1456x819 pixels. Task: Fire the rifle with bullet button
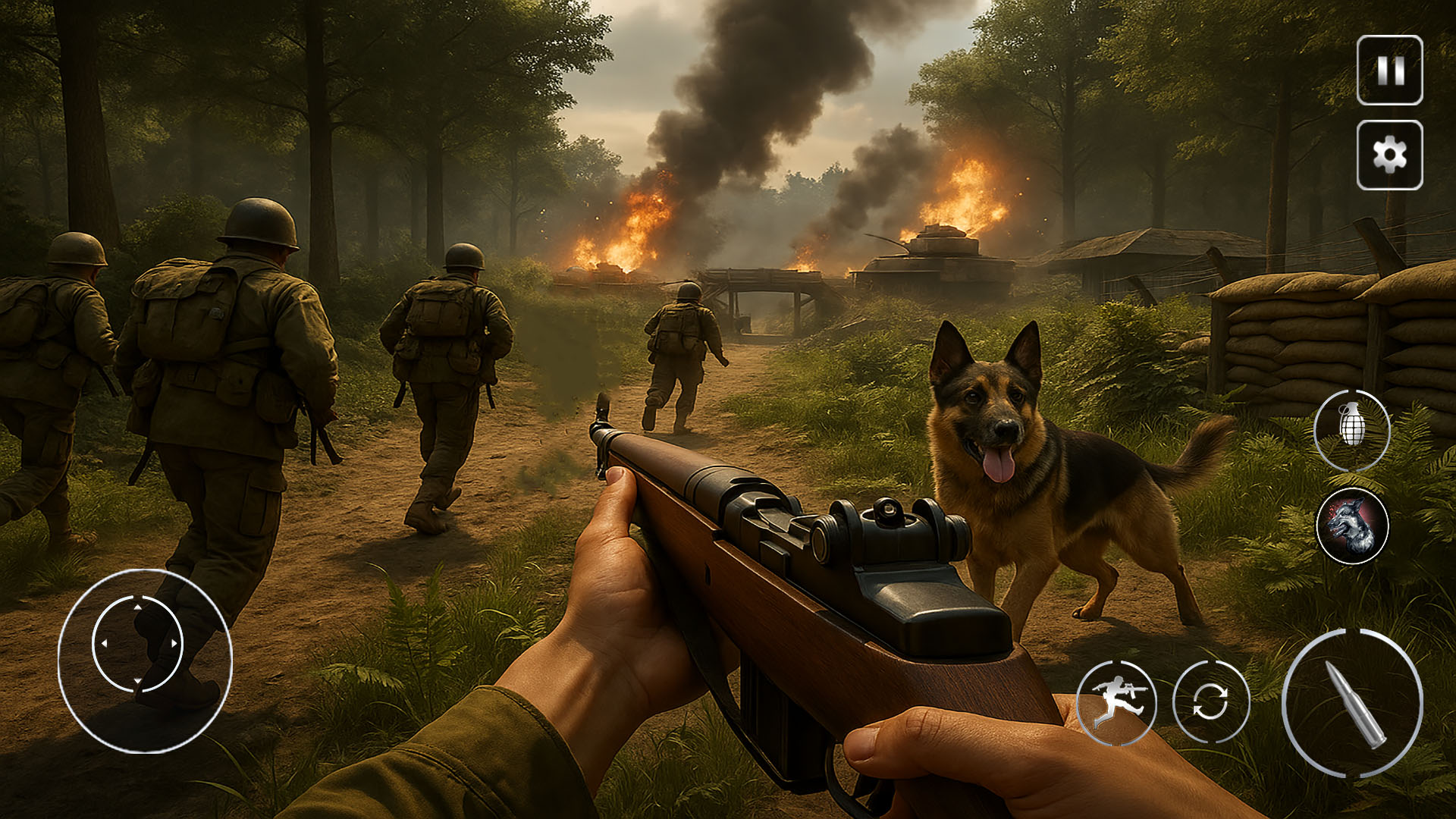[x=1353, y=704]
